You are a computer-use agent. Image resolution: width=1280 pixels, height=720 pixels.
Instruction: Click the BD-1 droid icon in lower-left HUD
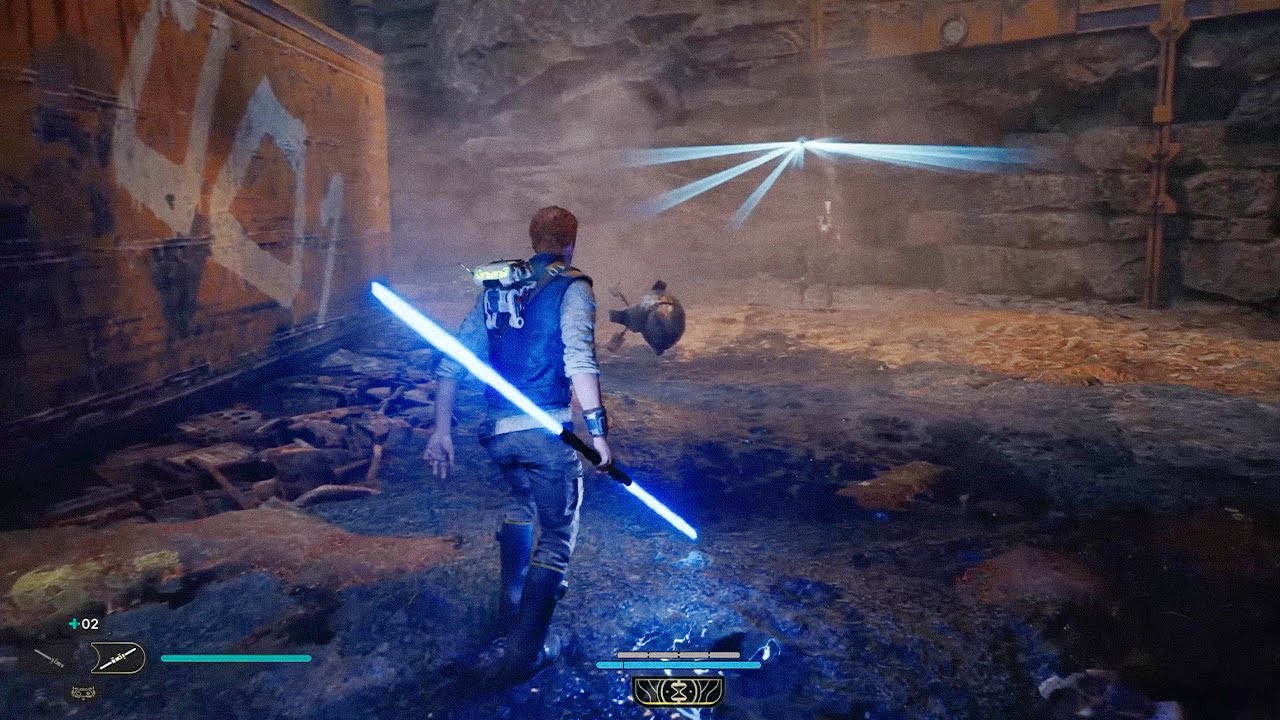tap(83, 691)
